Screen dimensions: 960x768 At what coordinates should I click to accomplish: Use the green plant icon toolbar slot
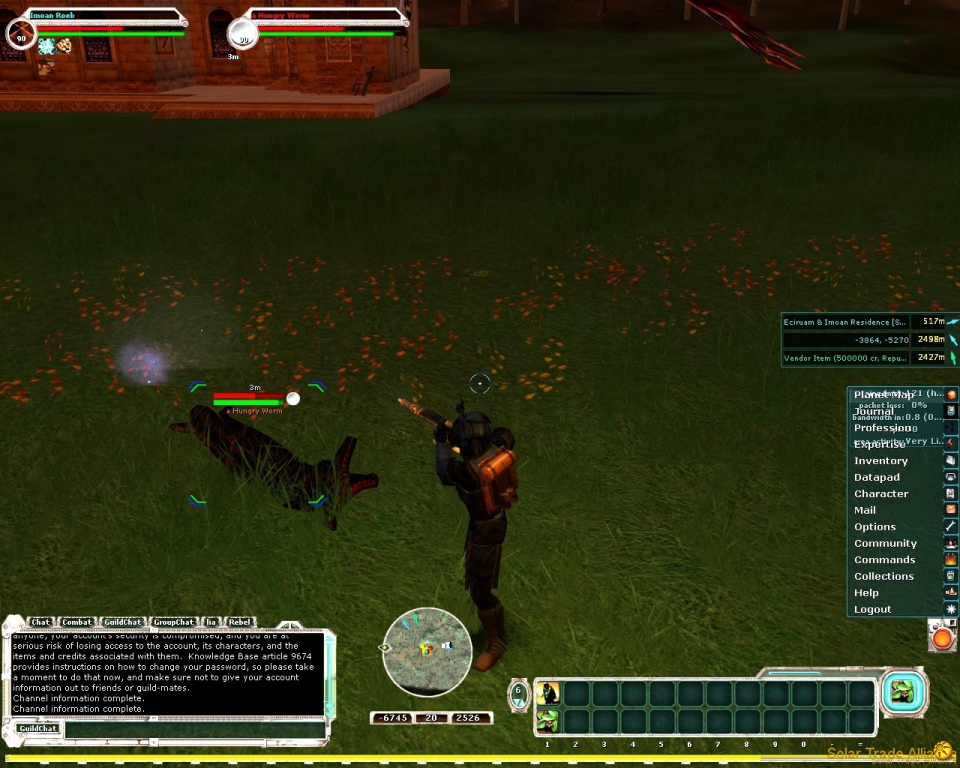[x=548, y=720]
